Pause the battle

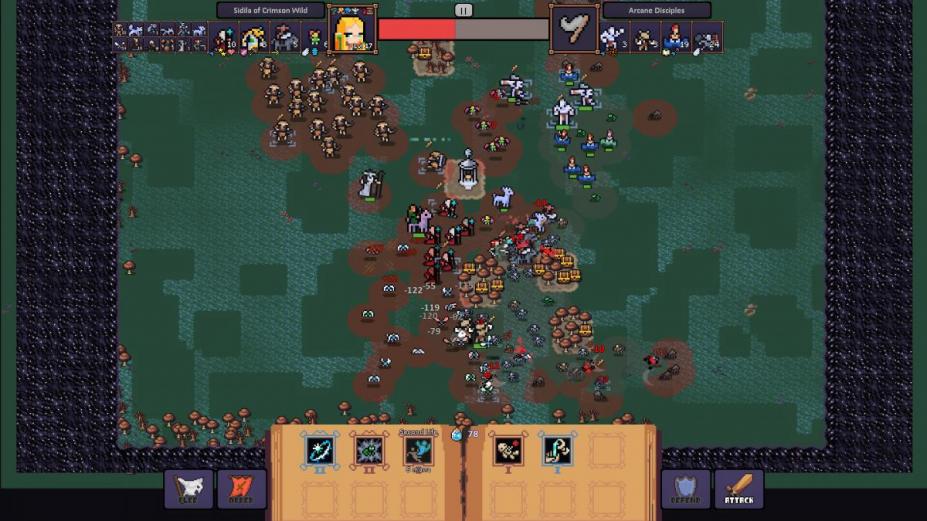coord(463,10)
